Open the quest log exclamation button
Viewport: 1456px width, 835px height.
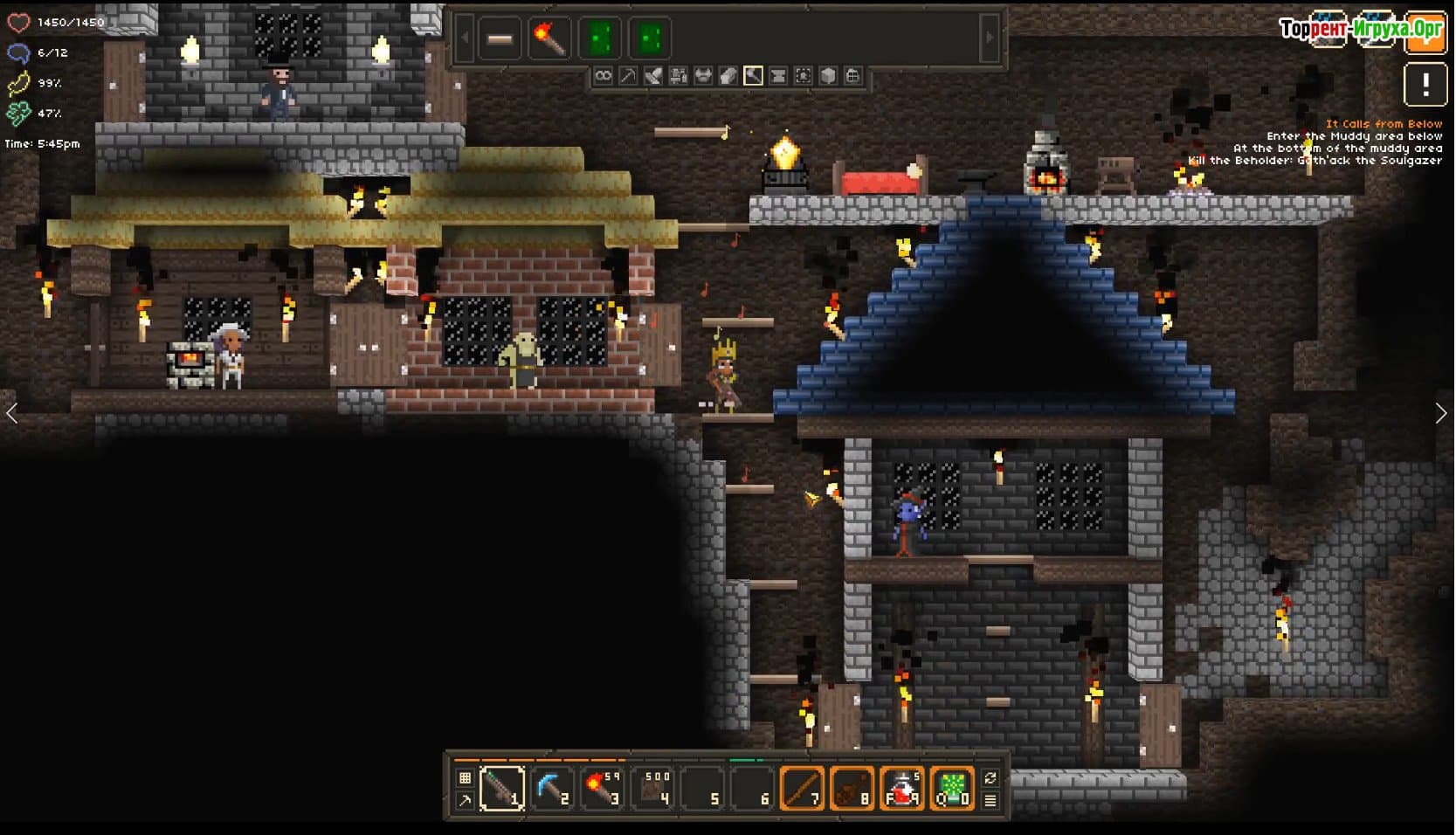1425,86
